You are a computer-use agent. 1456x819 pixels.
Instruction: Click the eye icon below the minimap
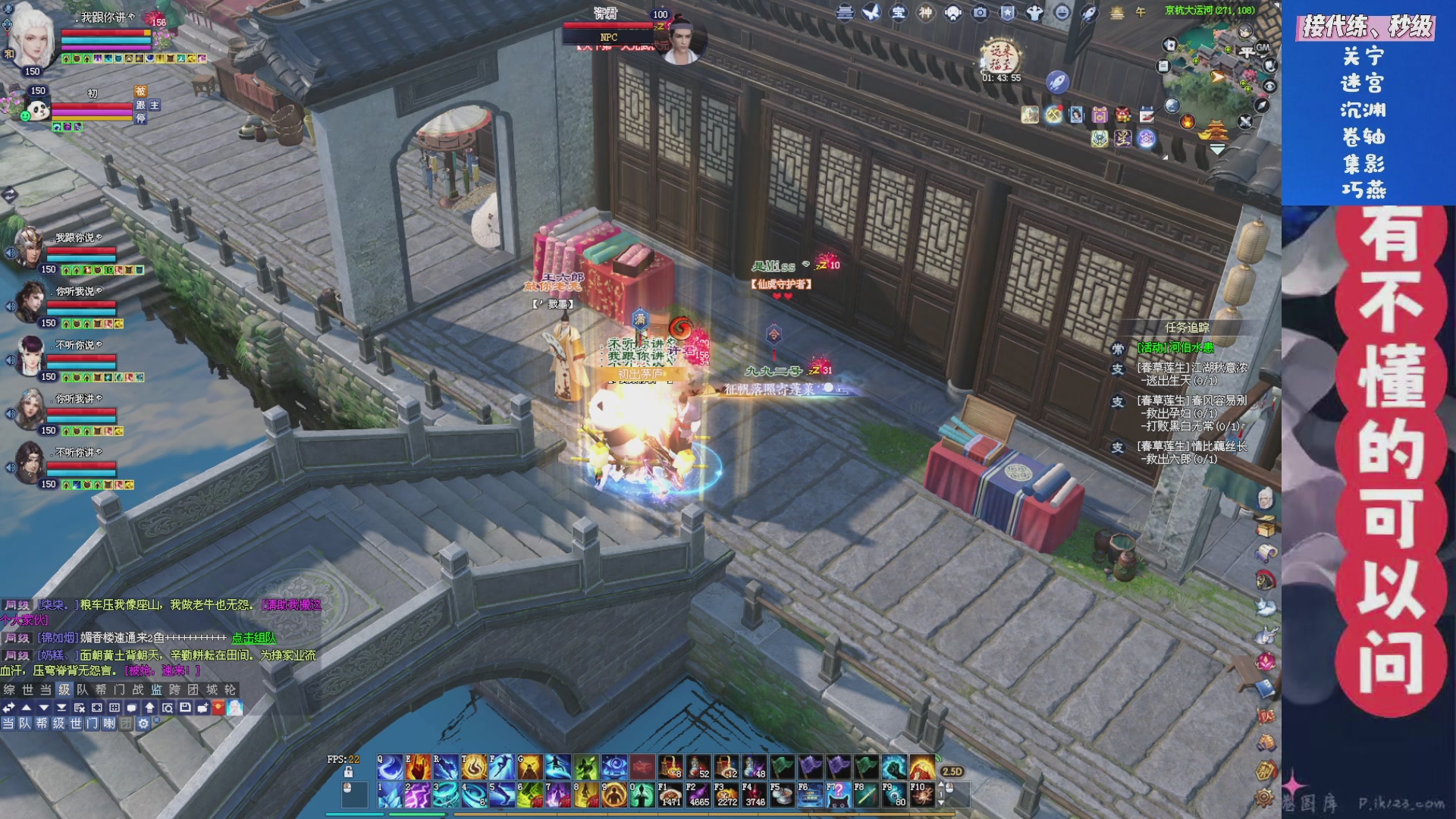(1269, 86)
